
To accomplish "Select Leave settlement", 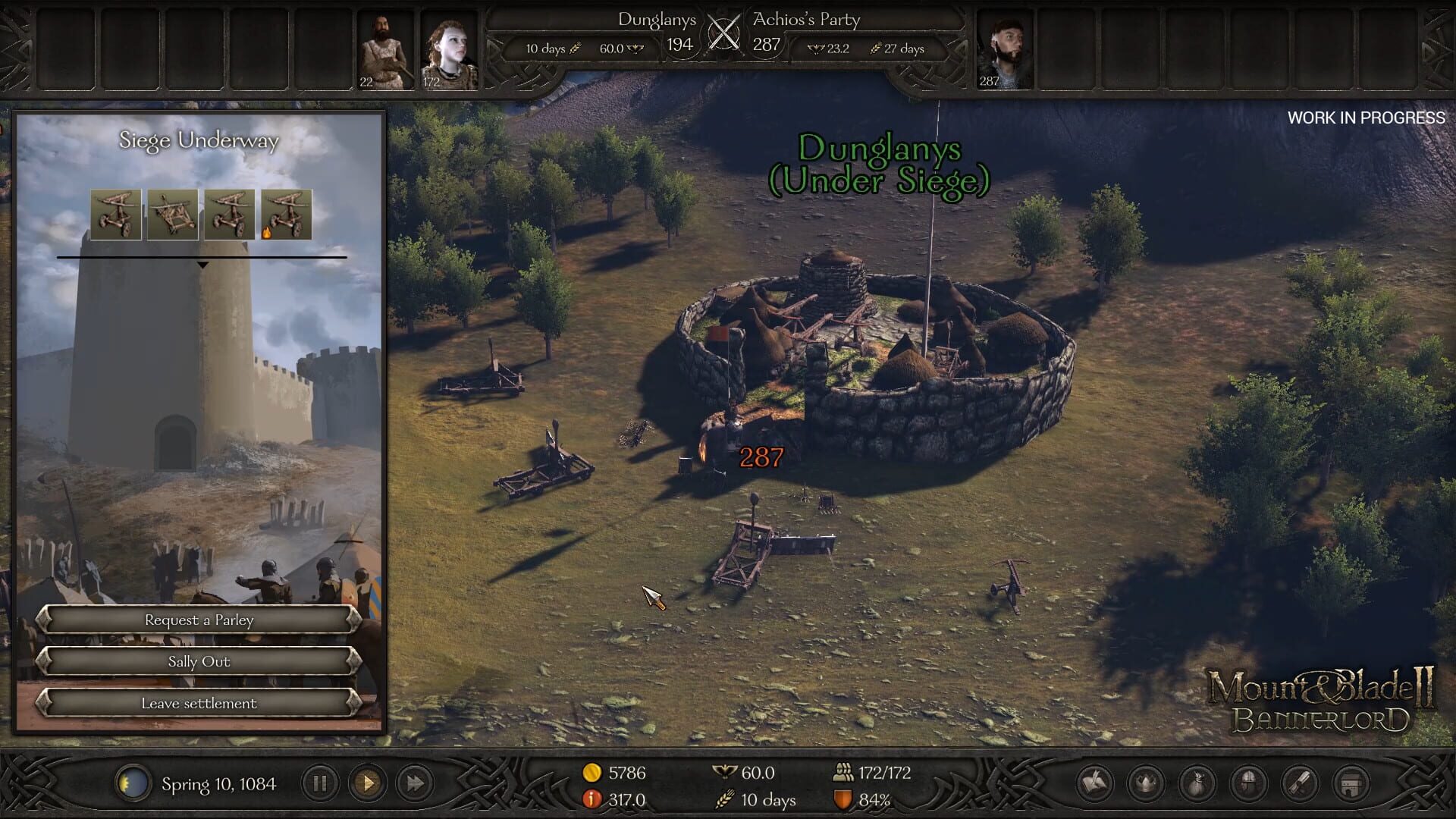I will (x=199, y=703).
